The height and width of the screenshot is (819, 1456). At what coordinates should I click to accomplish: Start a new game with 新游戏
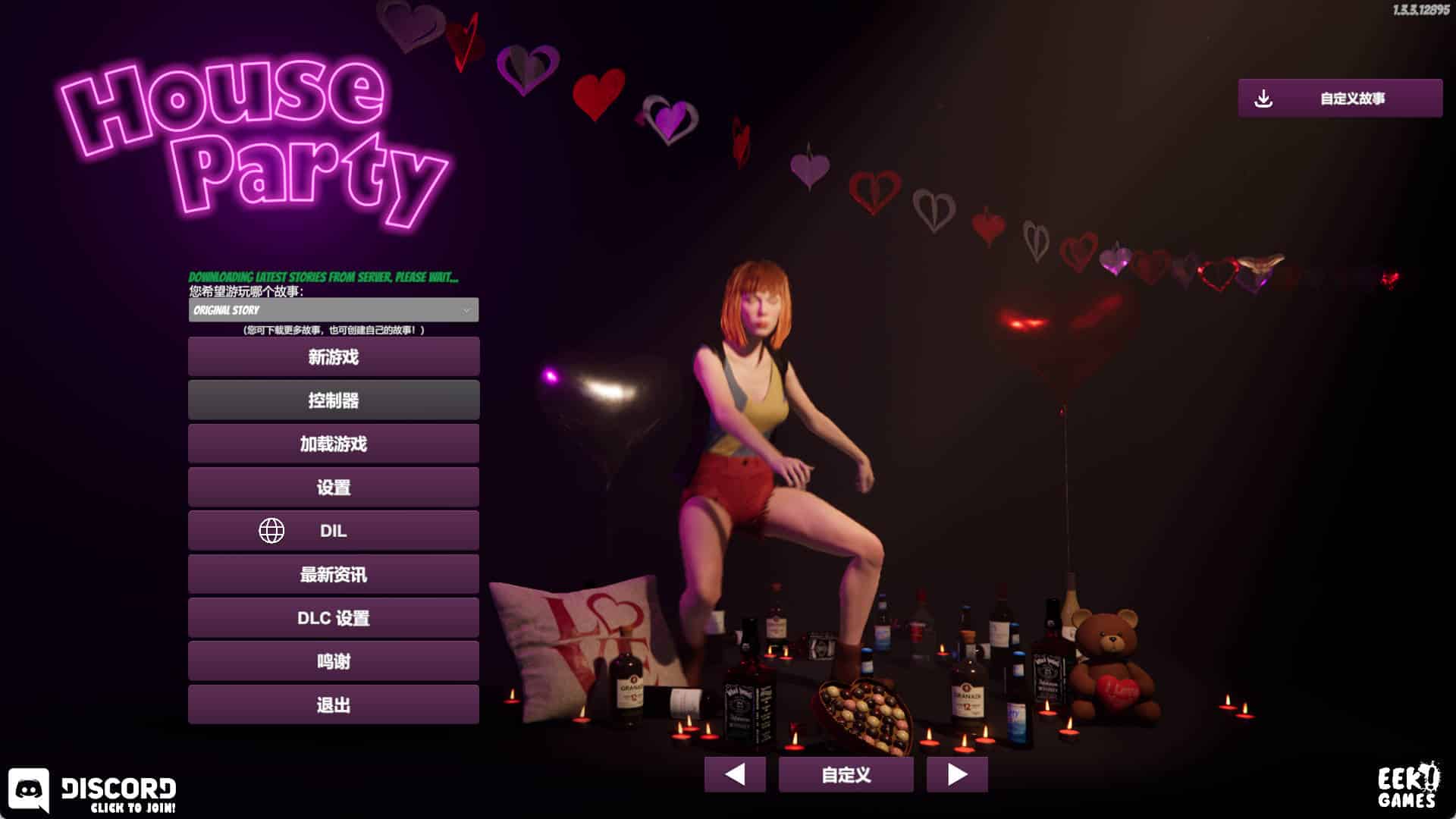[334, 356]
